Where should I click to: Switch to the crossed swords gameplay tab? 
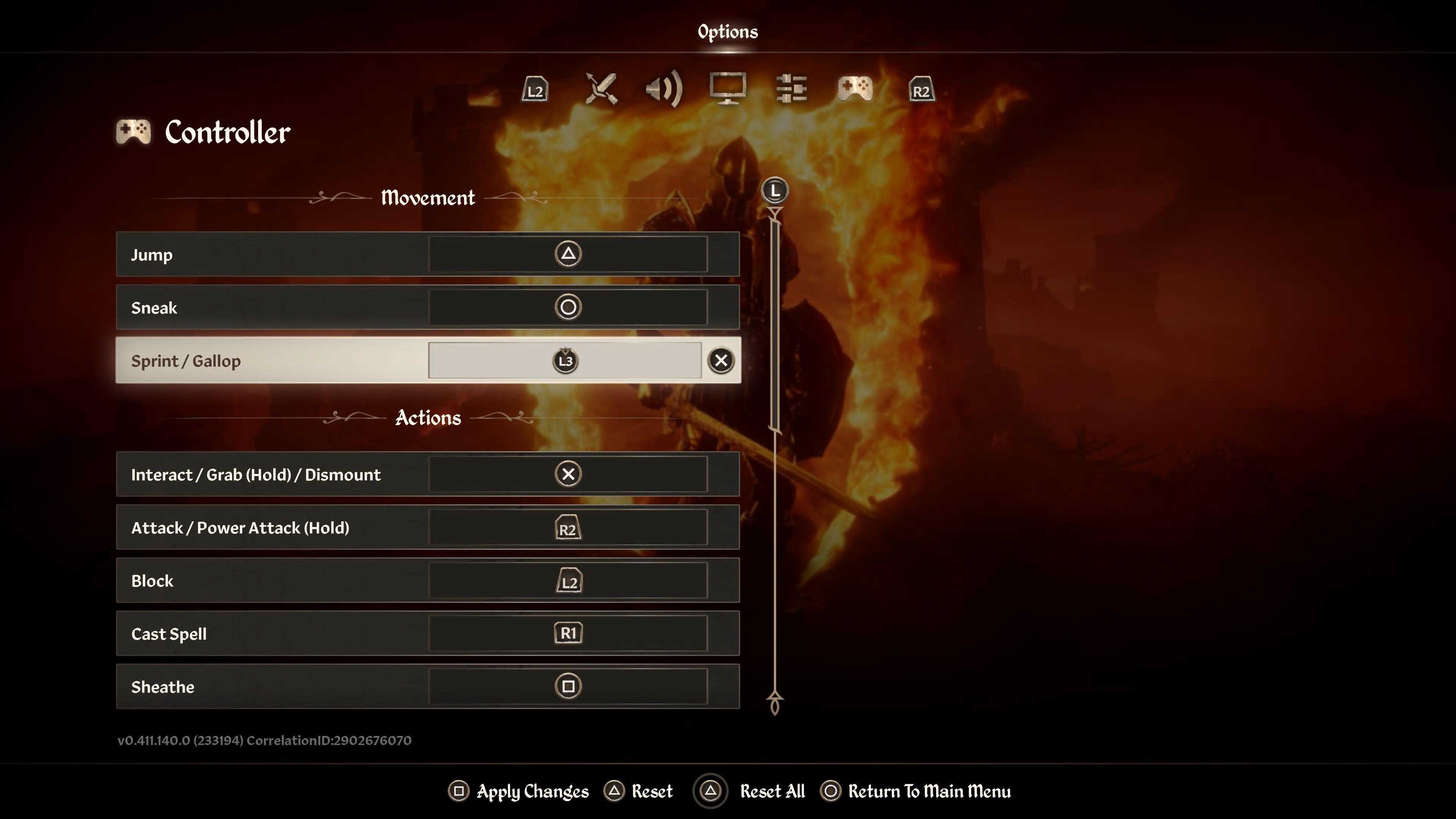pos(601,89)
